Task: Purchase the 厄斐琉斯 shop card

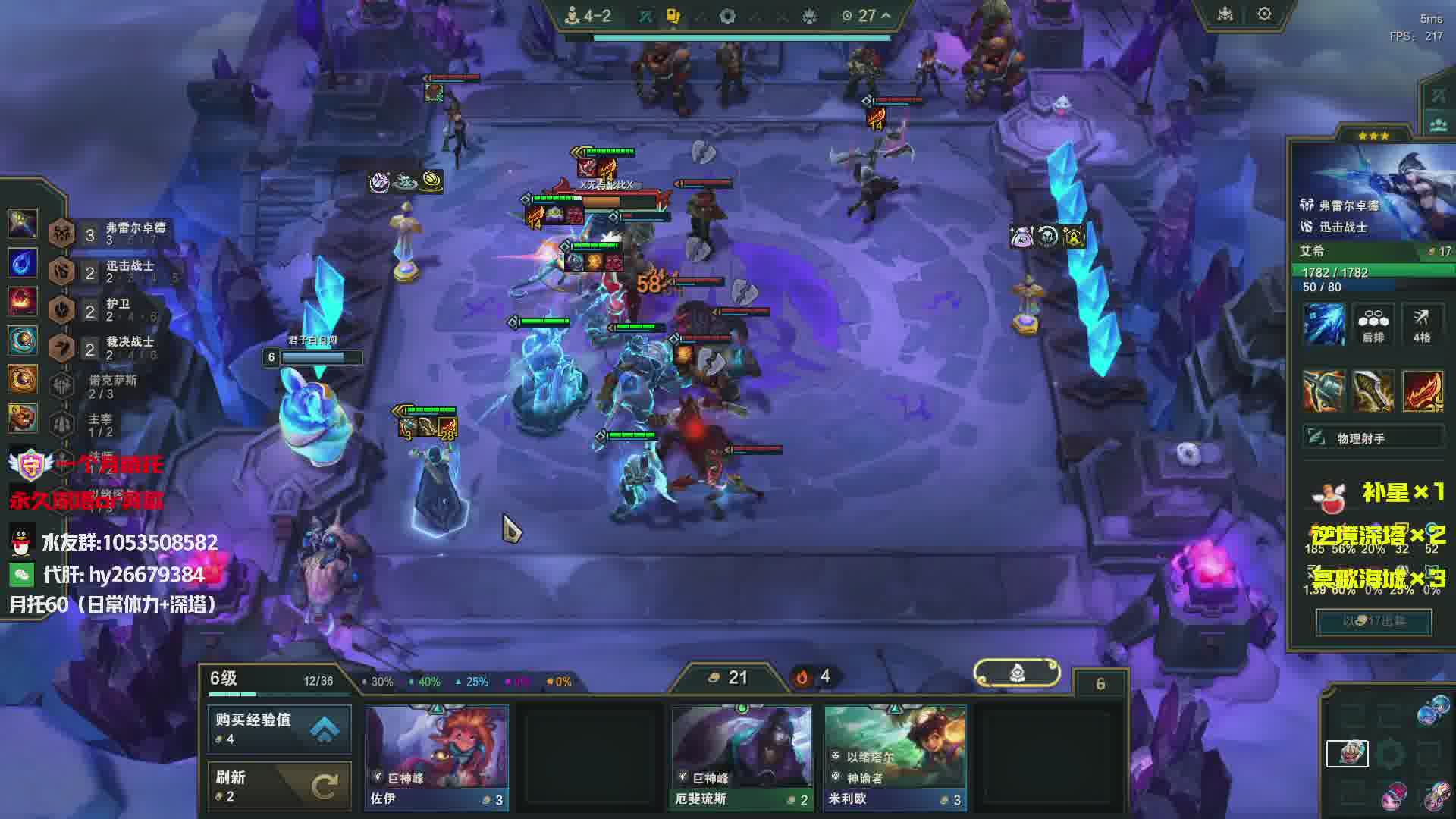Action: (x=741, y=757)
